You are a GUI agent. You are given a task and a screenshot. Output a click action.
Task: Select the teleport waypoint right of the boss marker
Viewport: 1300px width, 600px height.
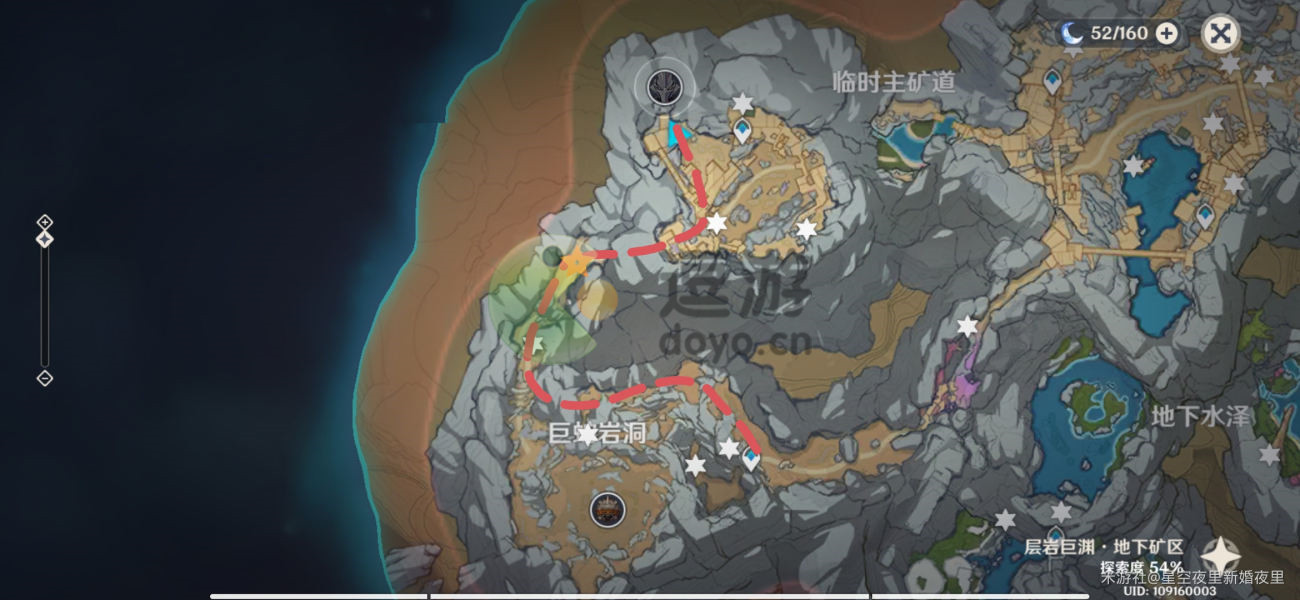tap(741, 130)
